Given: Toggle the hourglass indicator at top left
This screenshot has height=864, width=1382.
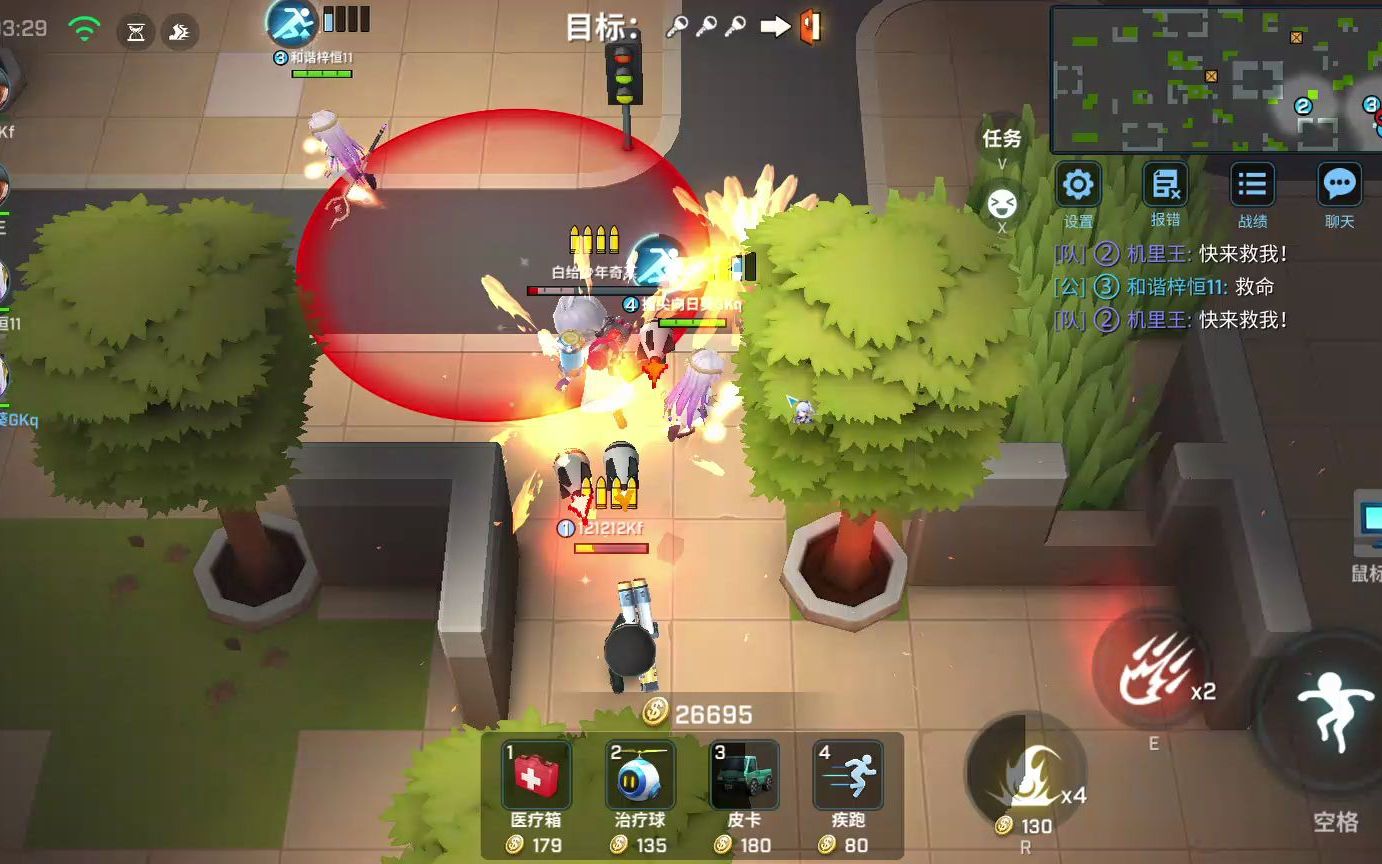Looking at the screenshot, I should (x=136, y=29).
